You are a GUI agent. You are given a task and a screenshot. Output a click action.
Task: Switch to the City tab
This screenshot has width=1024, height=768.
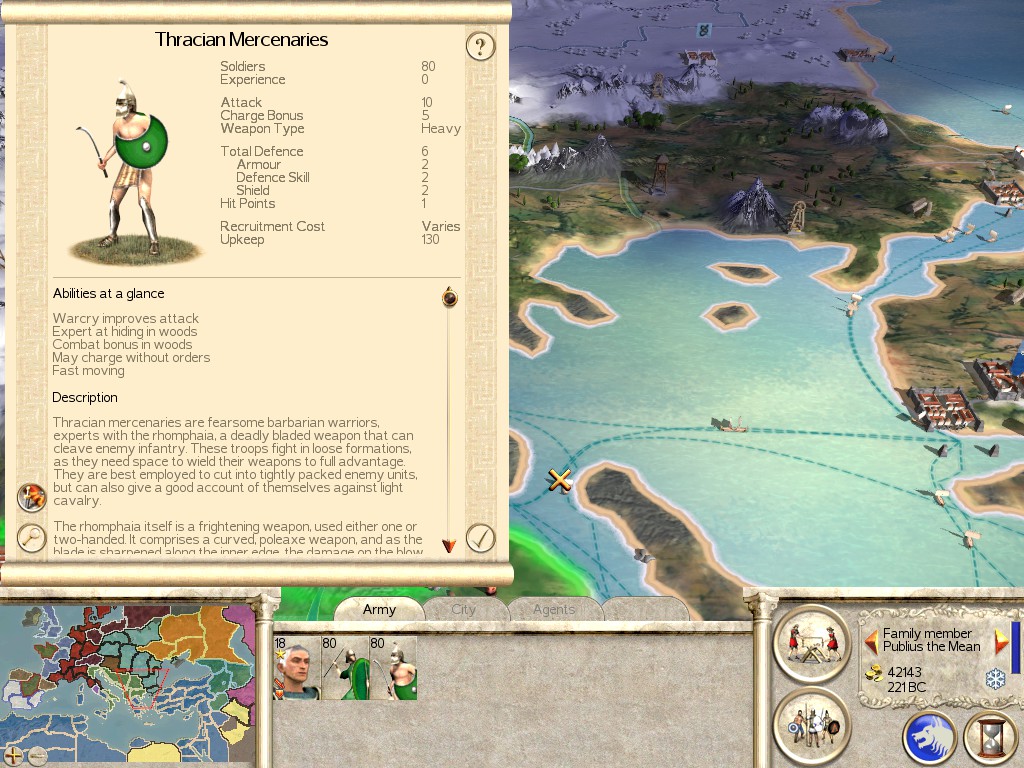click(x=463, y=609)
